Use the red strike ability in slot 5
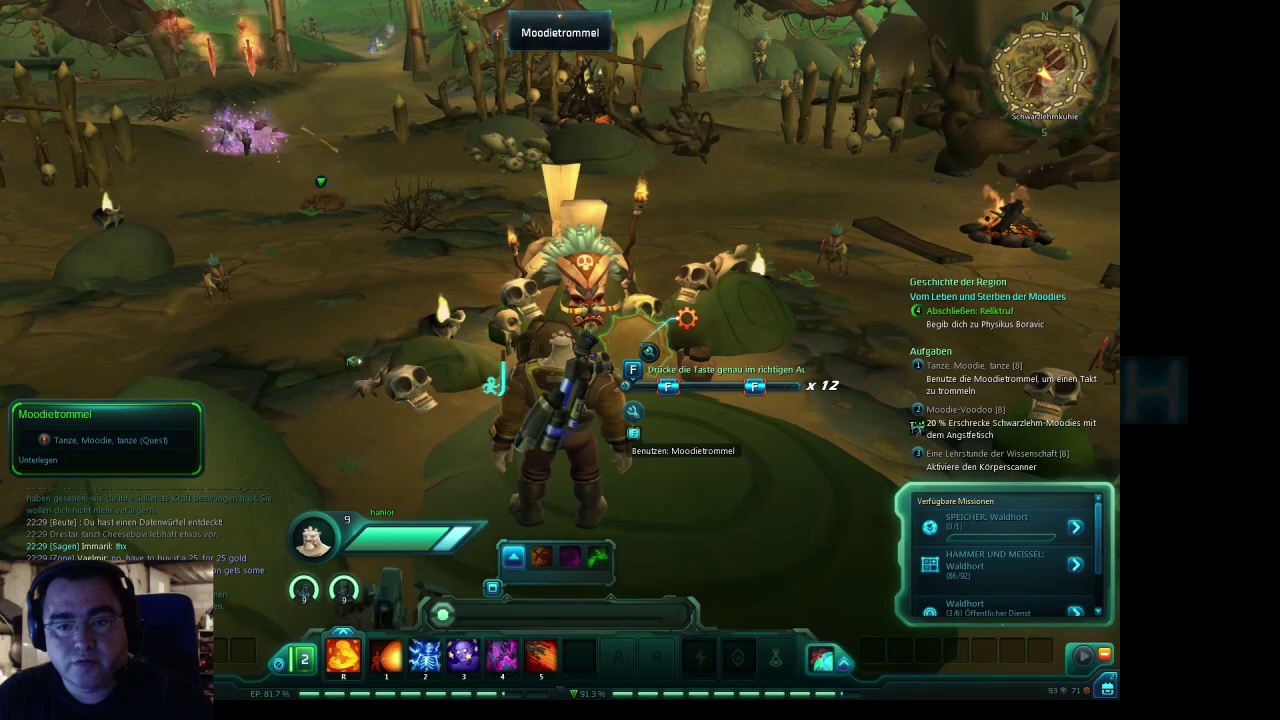The height and width of the screenshot is (720, 1280). [541, 656]
